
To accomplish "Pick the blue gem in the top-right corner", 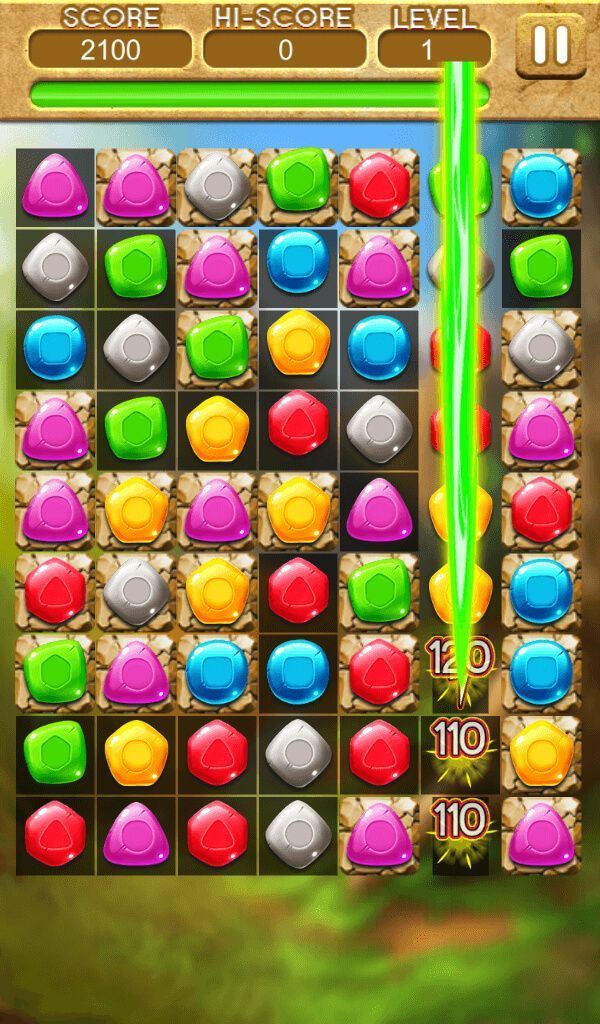I will click(541, 187).
